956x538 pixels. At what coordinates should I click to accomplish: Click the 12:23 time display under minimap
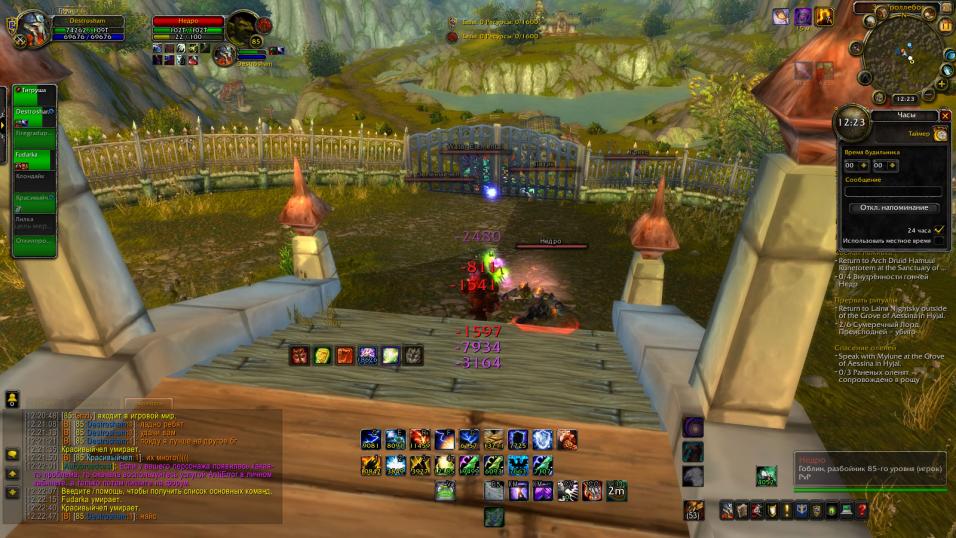coord(904,99)
